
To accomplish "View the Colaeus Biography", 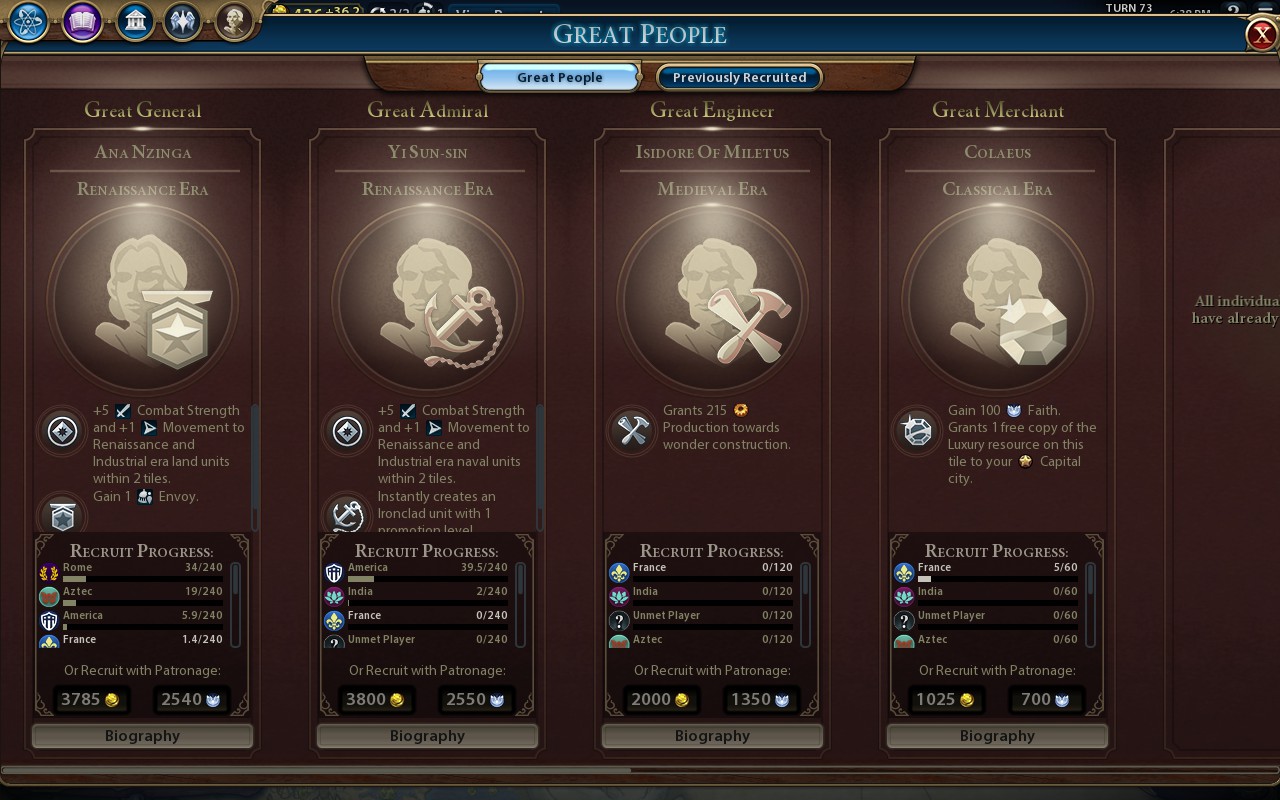I will coord(997,736).
